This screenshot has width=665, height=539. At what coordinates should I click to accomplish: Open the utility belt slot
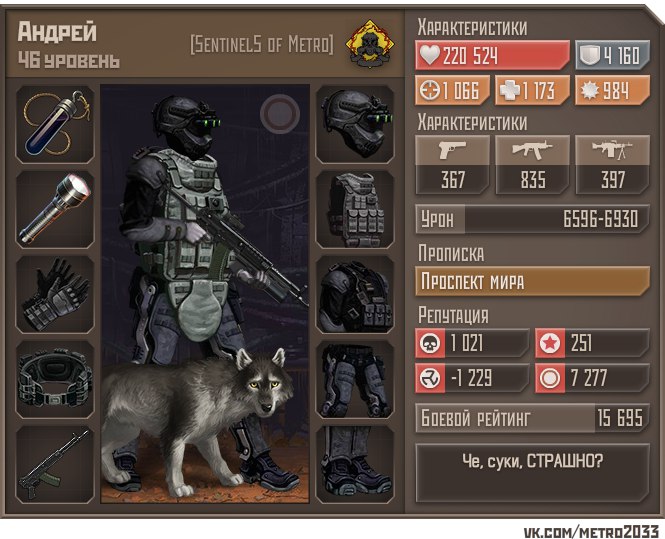pyautogui.click(x=56, y=380)
